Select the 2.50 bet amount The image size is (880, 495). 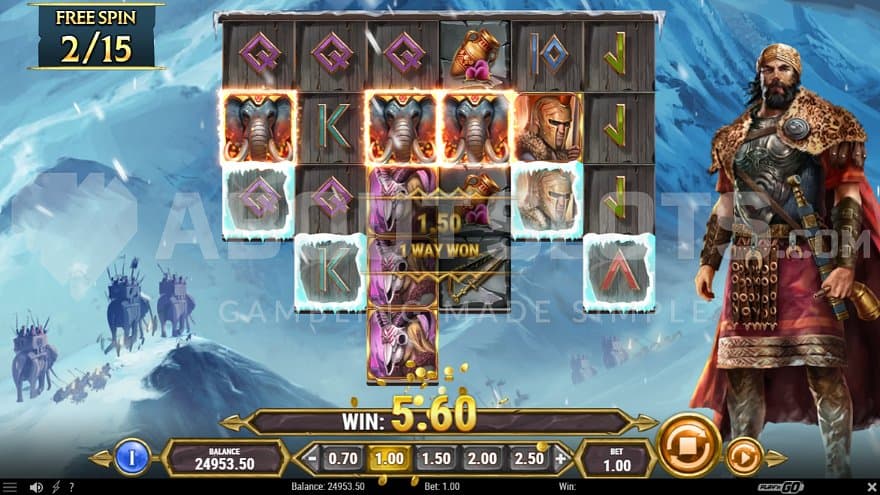click(527, 459)
